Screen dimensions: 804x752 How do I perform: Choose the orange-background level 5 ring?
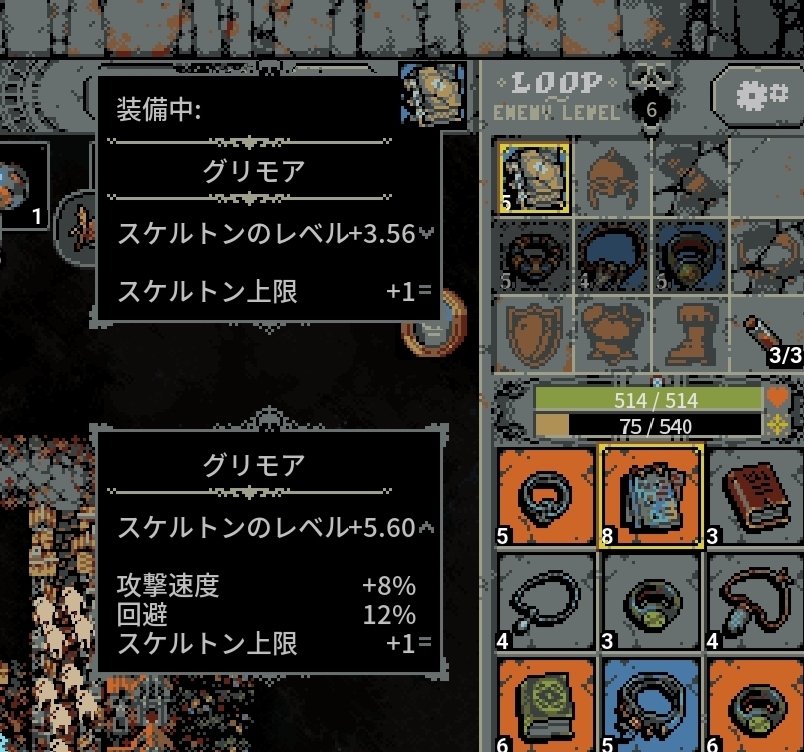[545, 495]
